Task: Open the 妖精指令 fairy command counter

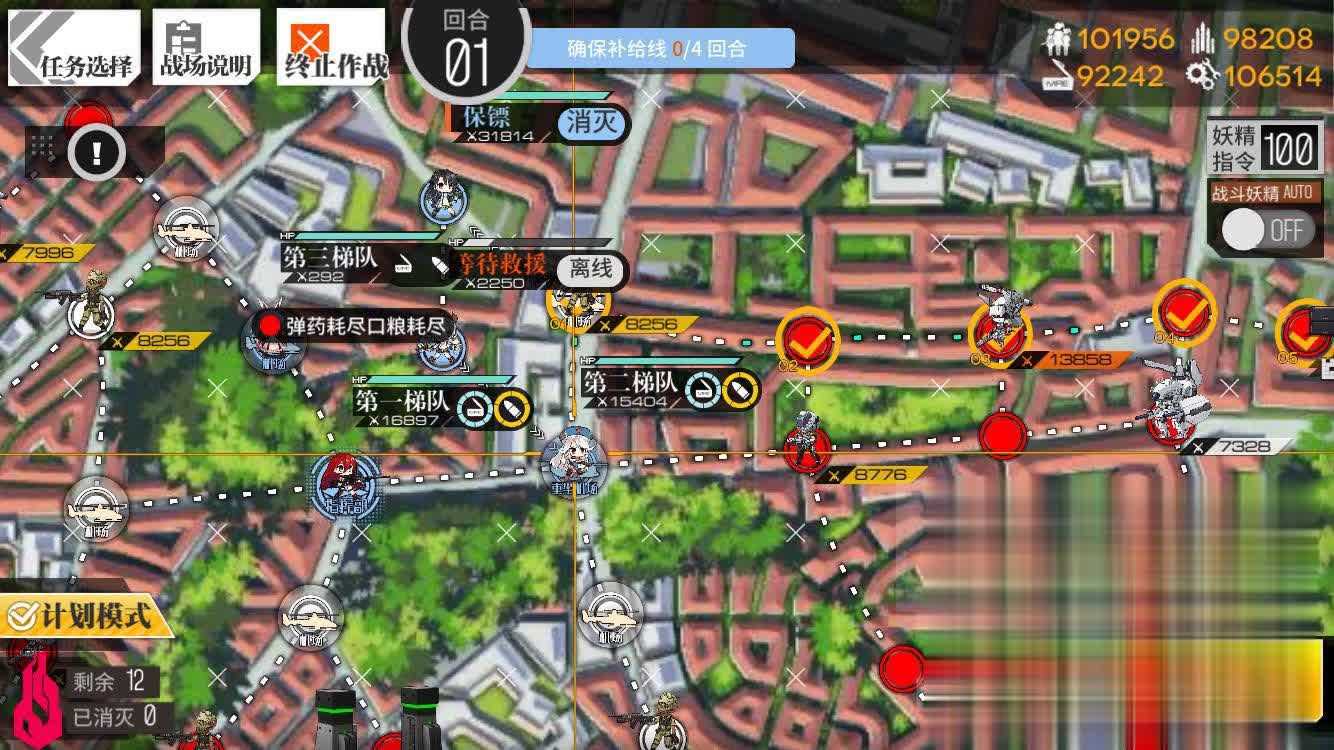Action: click(1265, 148)
